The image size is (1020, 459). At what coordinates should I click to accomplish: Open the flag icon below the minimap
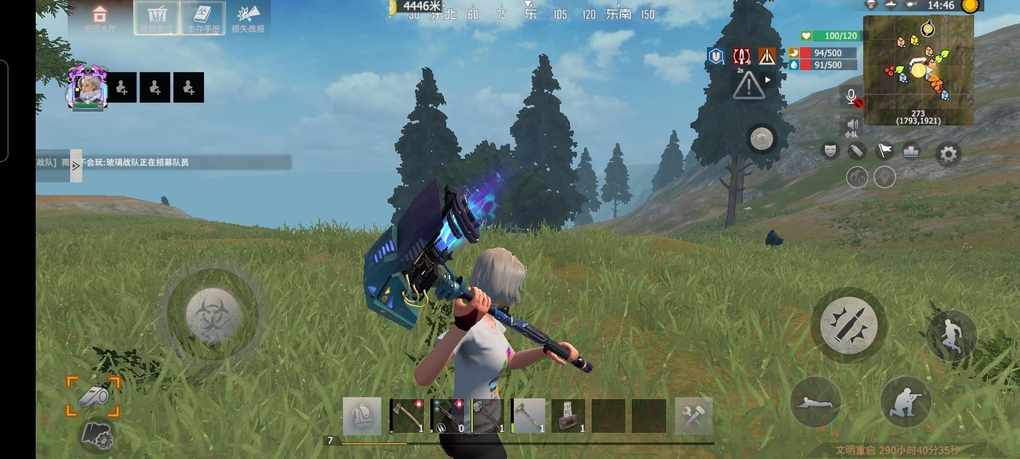884,151
